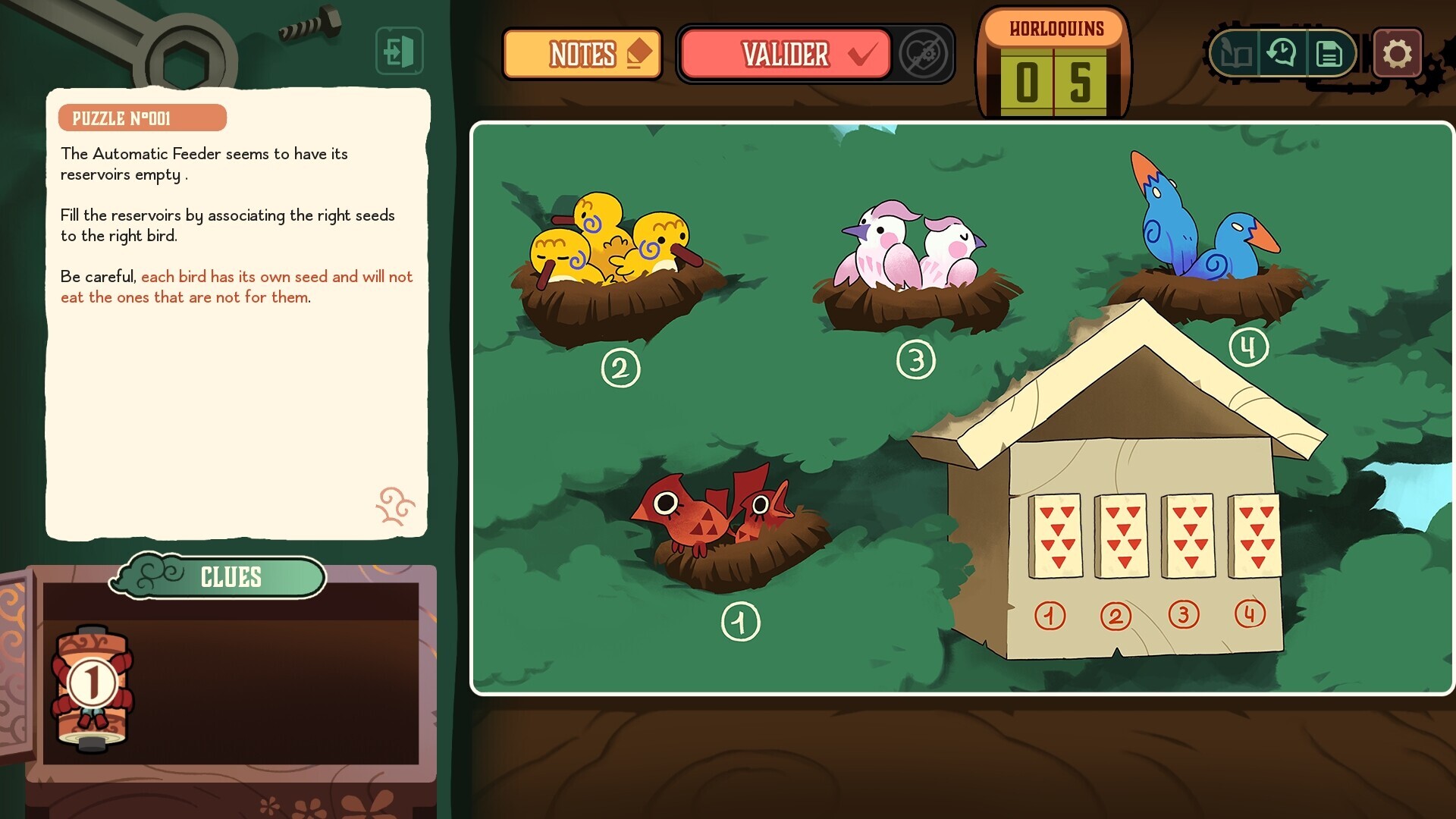This screenshot has width=1456, height=819.
Task: Open the save file document icon
Action: point(1329,53)
